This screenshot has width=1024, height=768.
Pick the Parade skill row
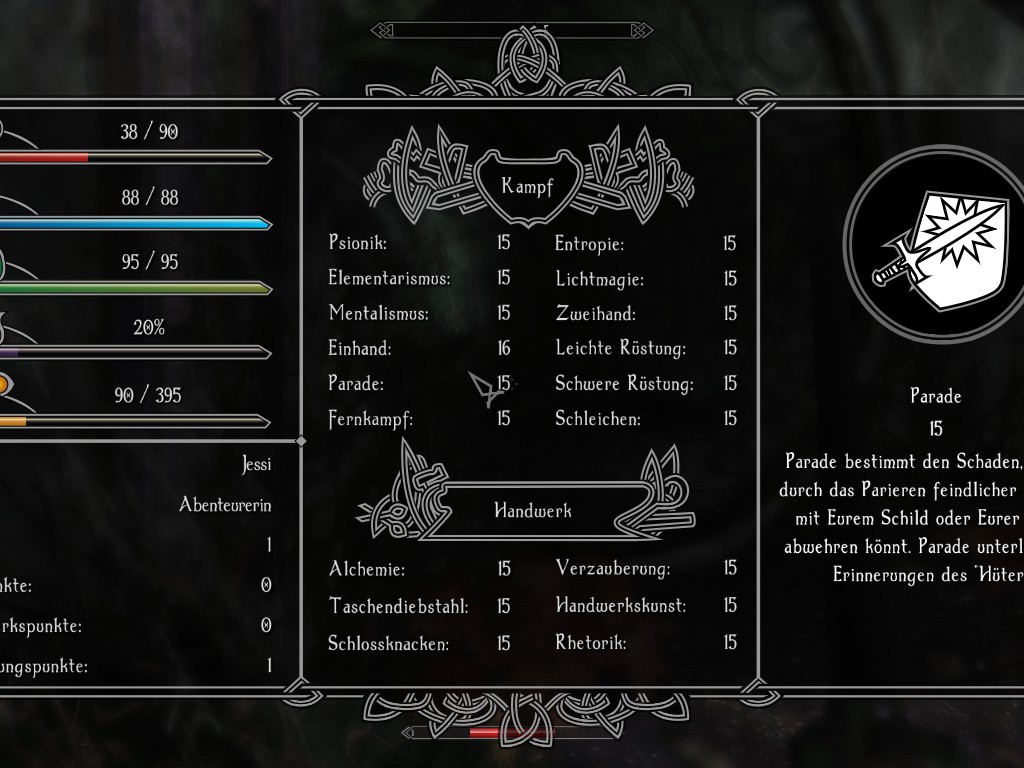356,383
